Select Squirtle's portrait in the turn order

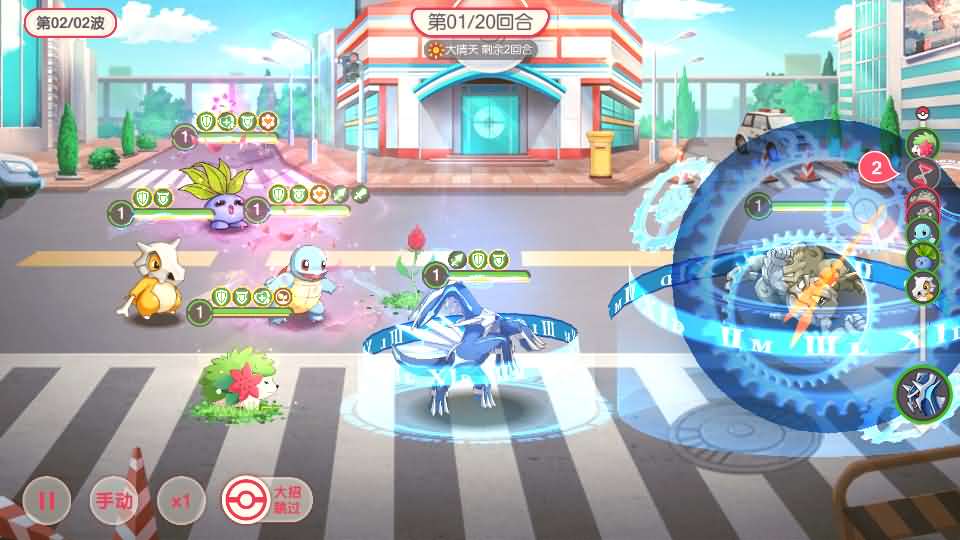[x=921, y=232]
